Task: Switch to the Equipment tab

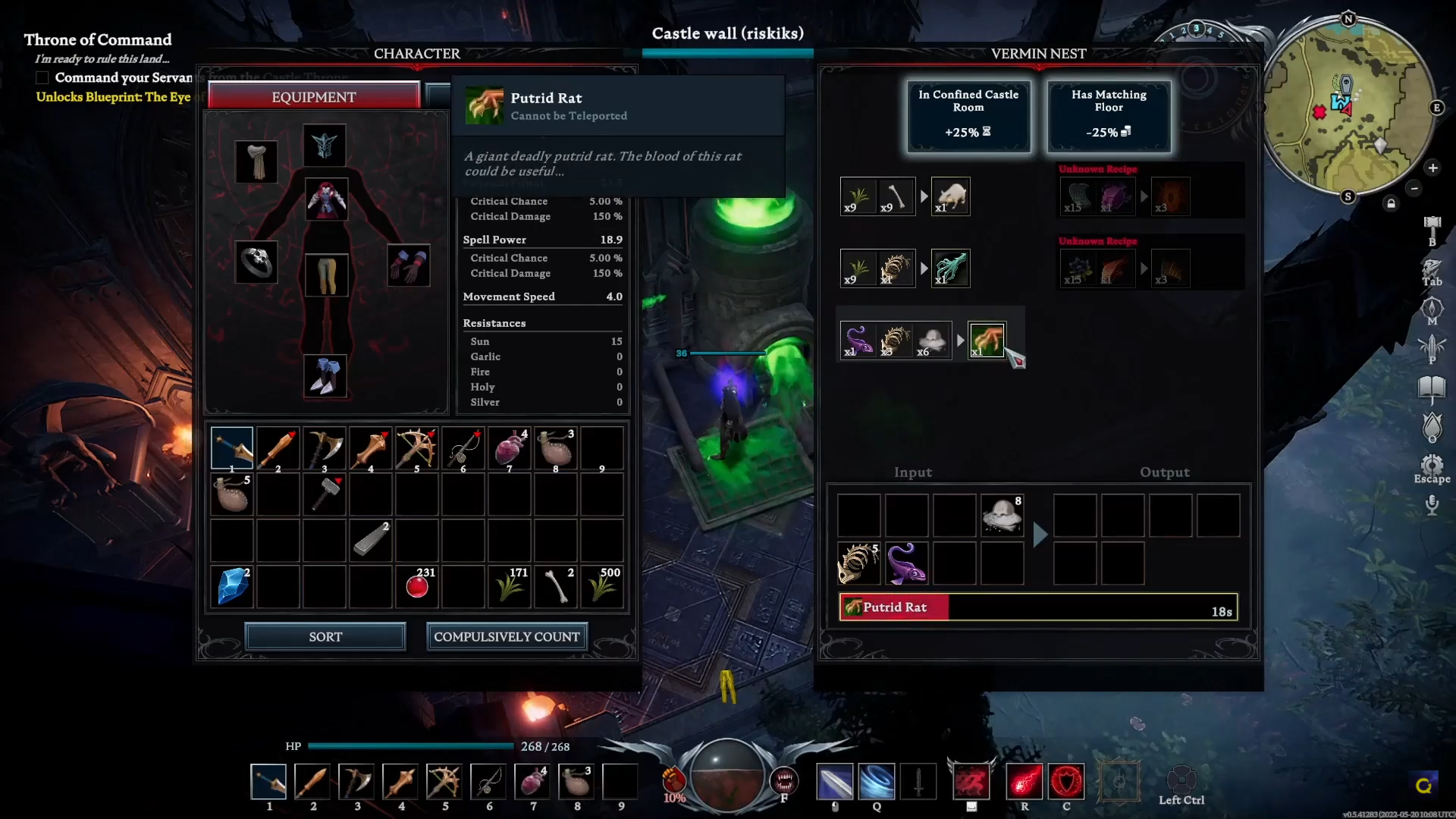Action: pos(313,97)
